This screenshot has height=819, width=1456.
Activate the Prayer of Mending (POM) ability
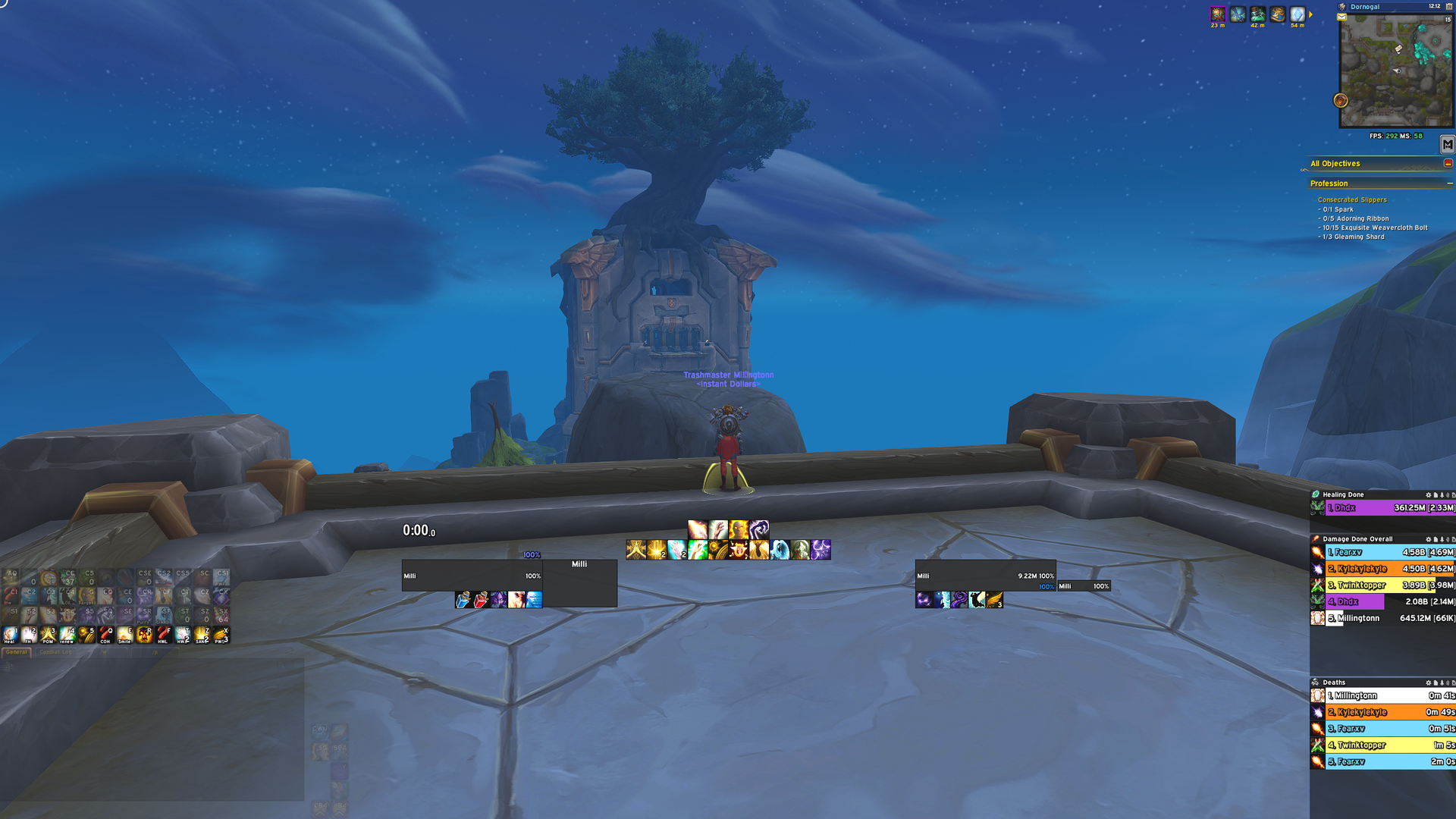point(48,635)
